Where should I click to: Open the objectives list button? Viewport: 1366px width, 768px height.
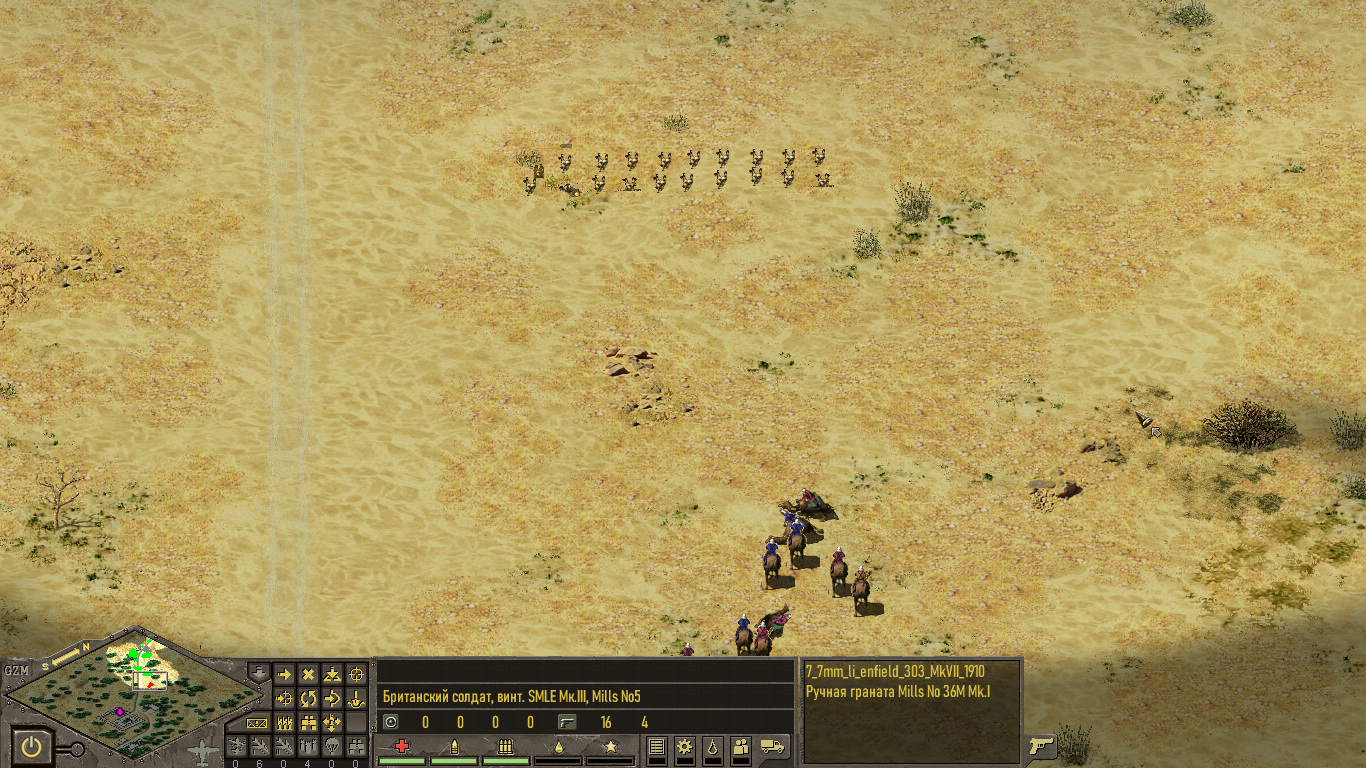click(x=656, y=746)
